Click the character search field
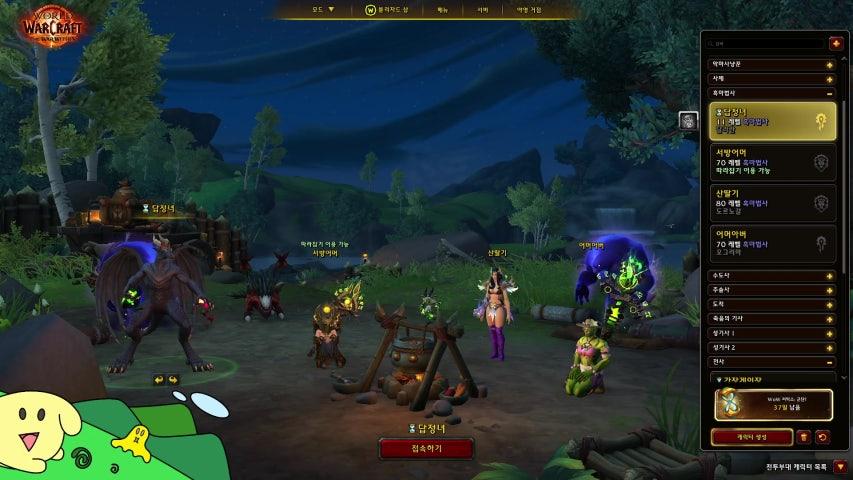 coord(765,44)
